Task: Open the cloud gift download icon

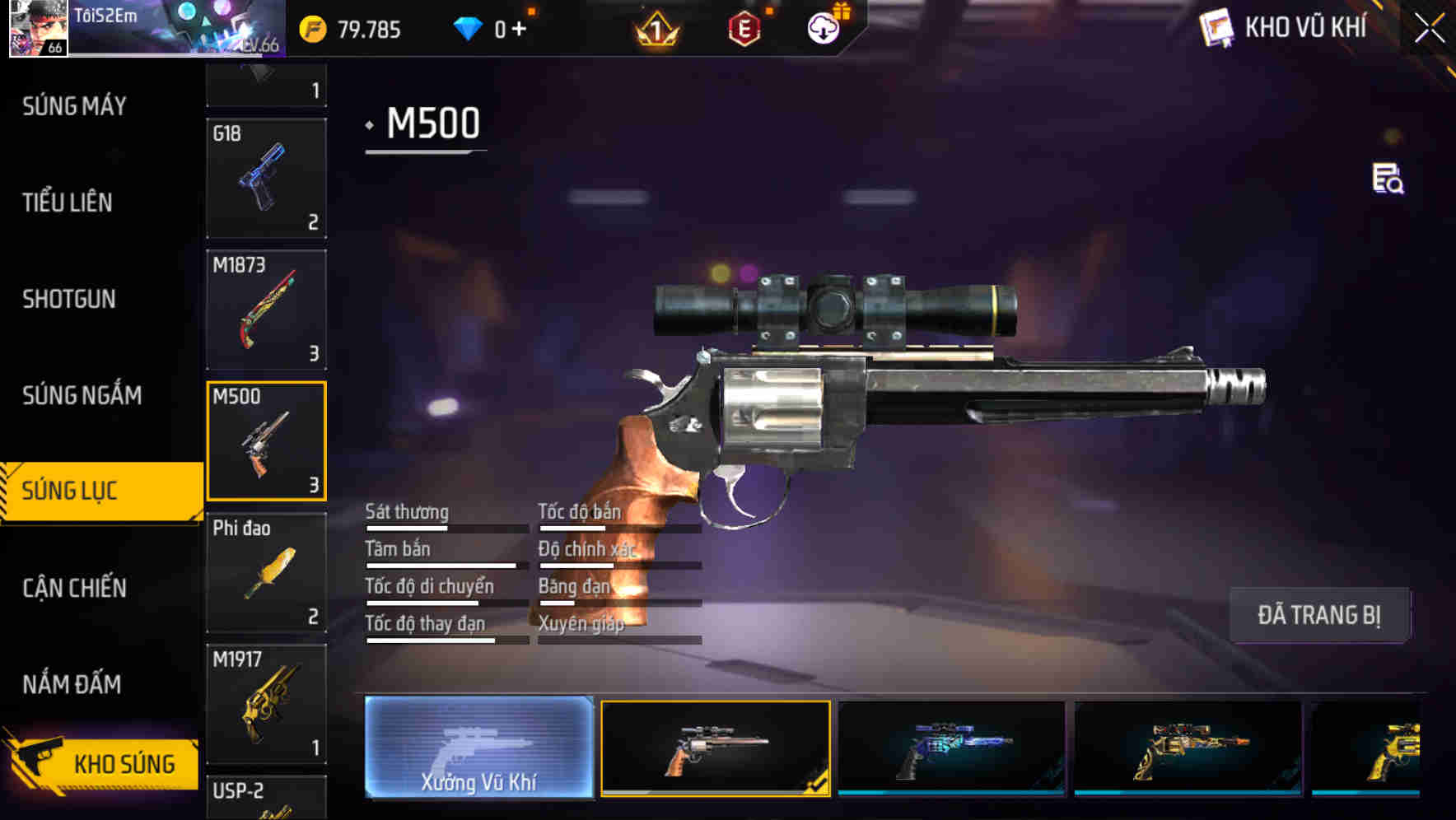Action: [823, 28]
